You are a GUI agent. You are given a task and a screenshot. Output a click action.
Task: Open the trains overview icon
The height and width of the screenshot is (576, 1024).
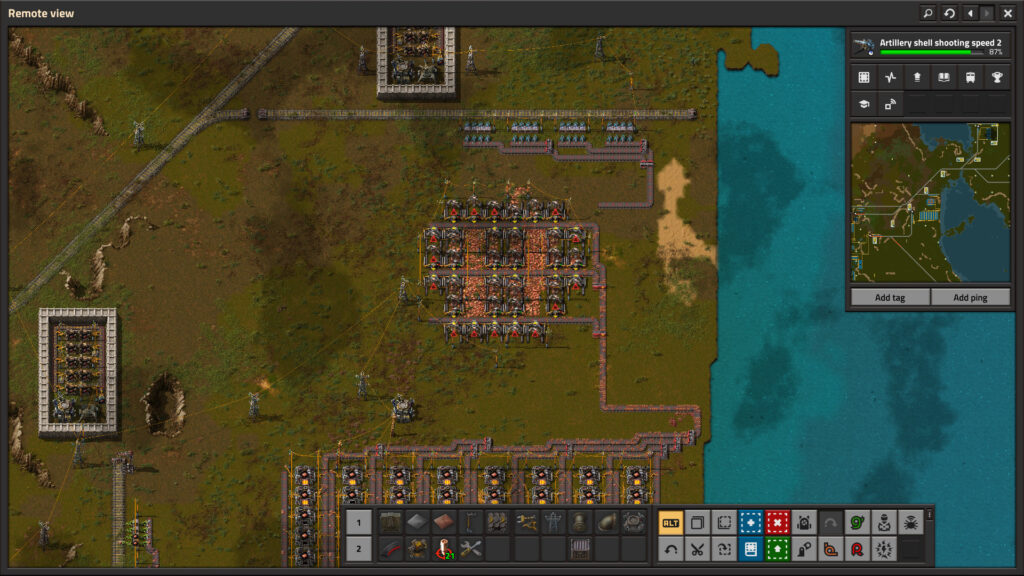pyautogui.click(x=970, y=78)
